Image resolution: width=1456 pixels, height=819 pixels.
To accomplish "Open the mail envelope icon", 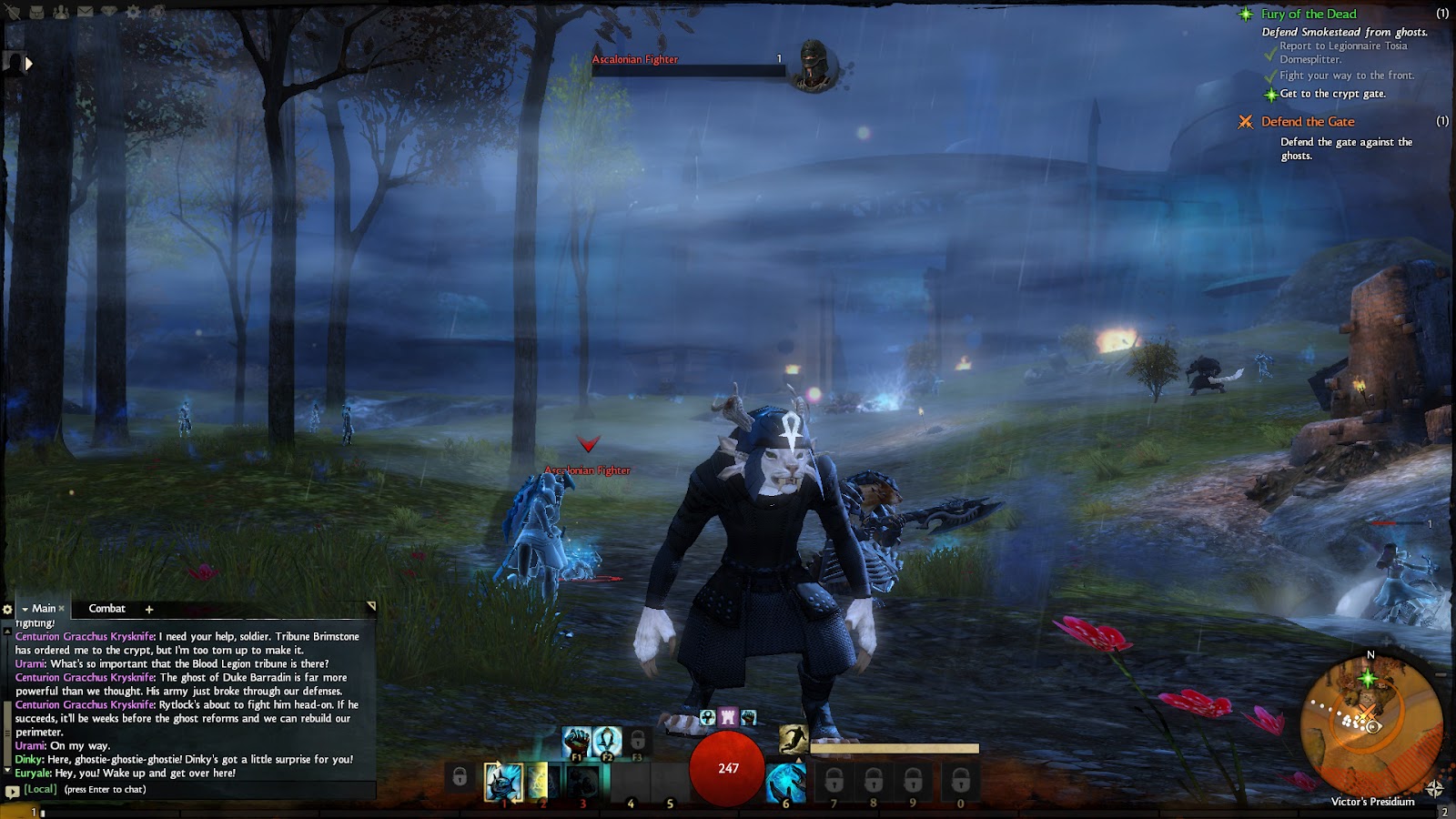I will pos(85,13).
